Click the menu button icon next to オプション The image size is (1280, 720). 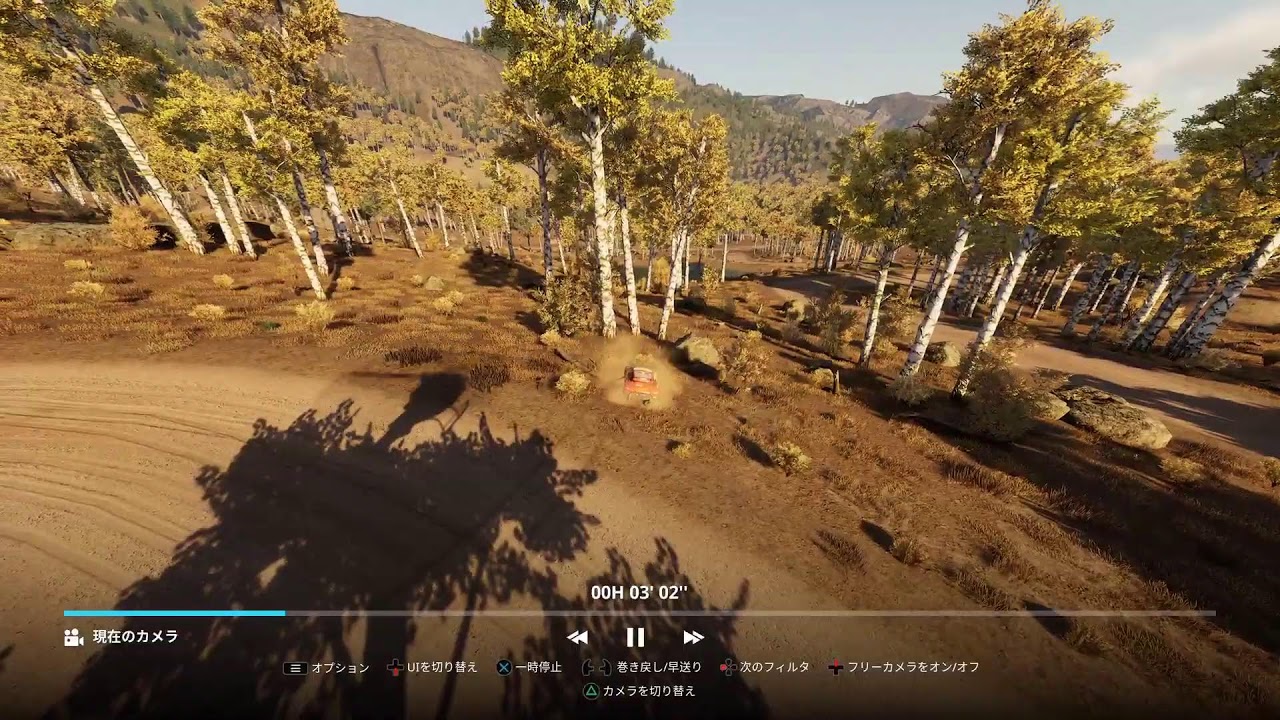(x=295, y=665)
